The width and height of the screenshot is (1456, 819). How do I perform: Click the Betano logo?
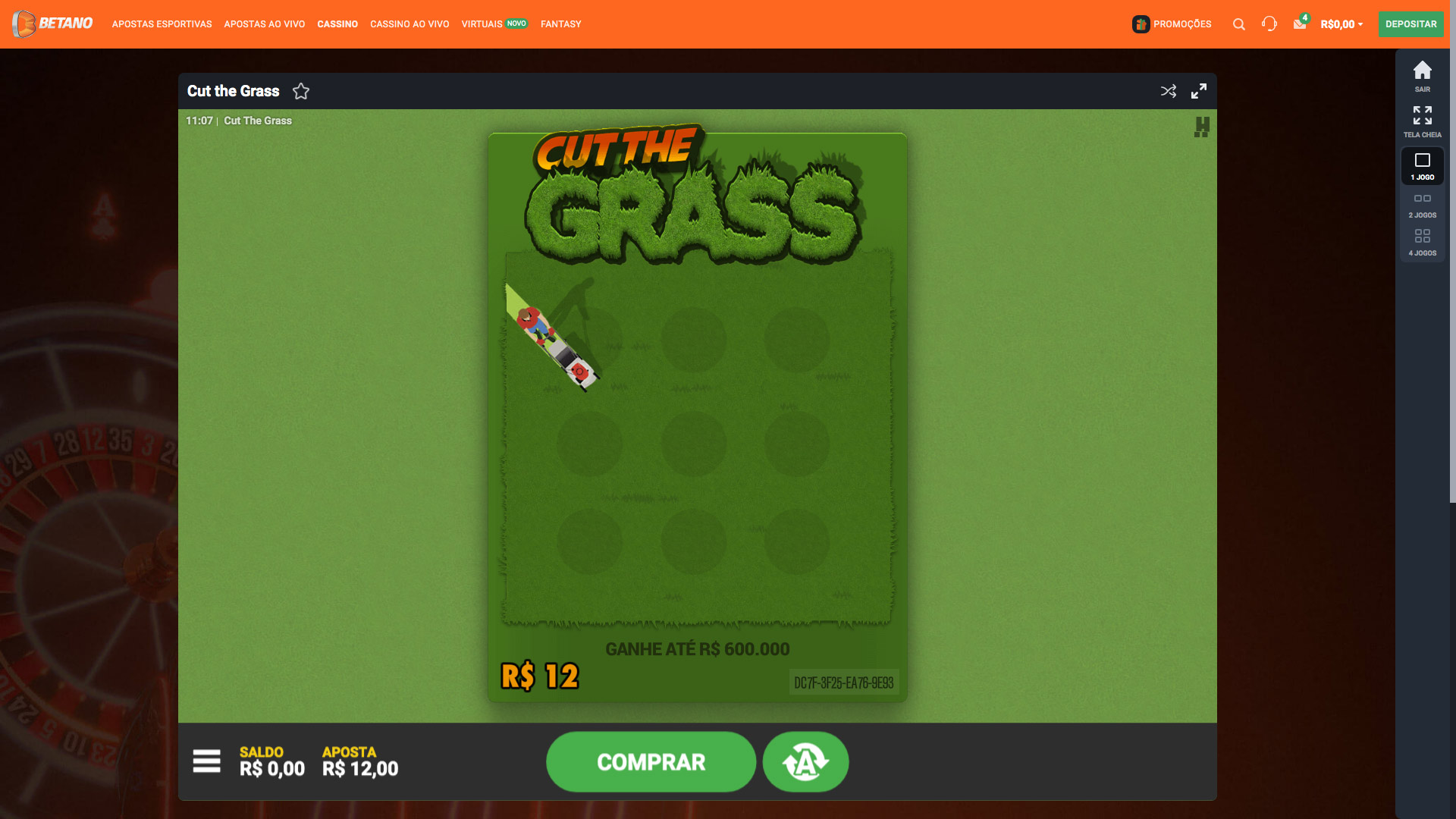52,24
